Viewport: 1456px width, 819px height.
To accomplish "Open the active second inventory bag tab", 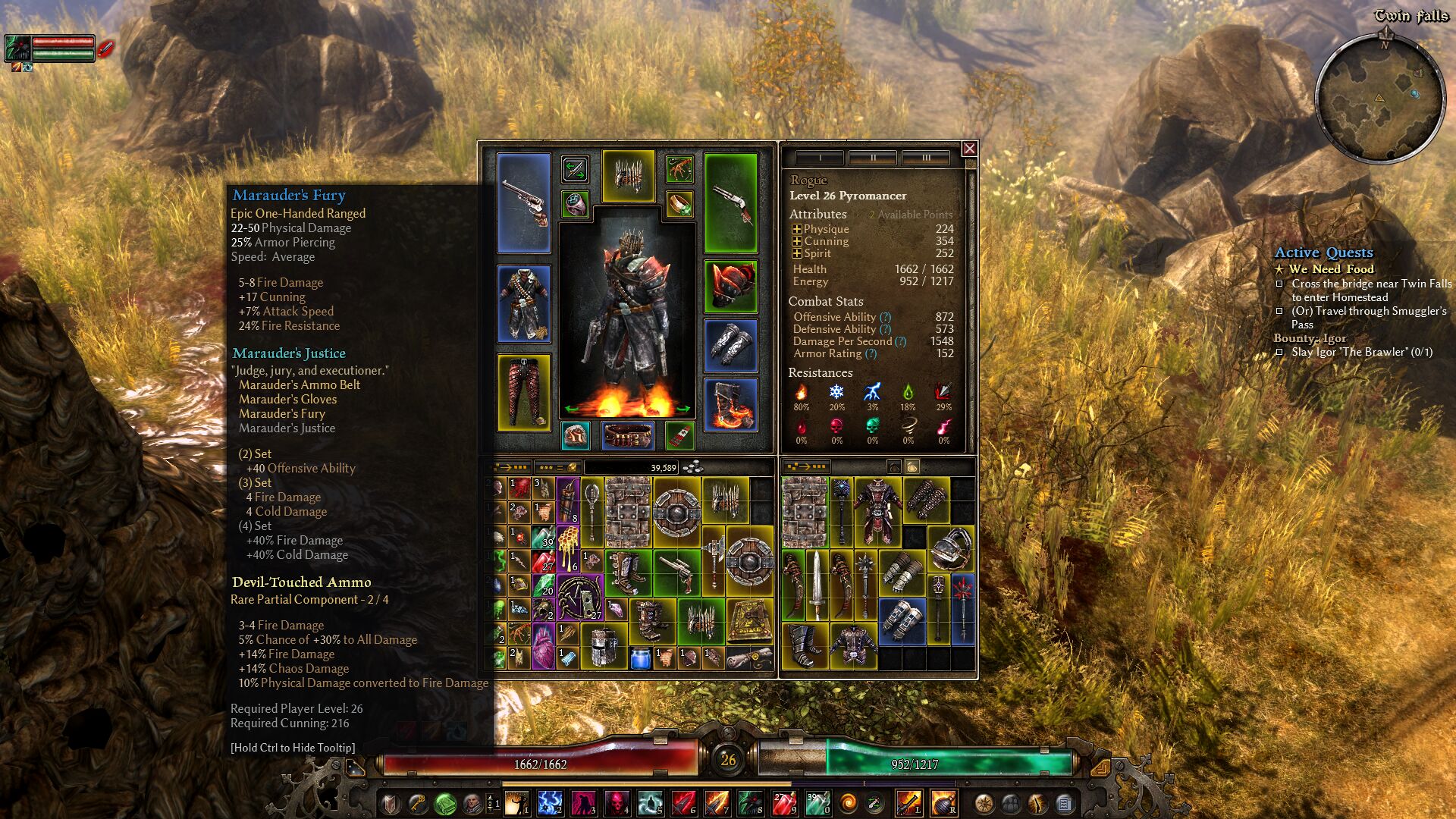I will [x=912, y=467].
